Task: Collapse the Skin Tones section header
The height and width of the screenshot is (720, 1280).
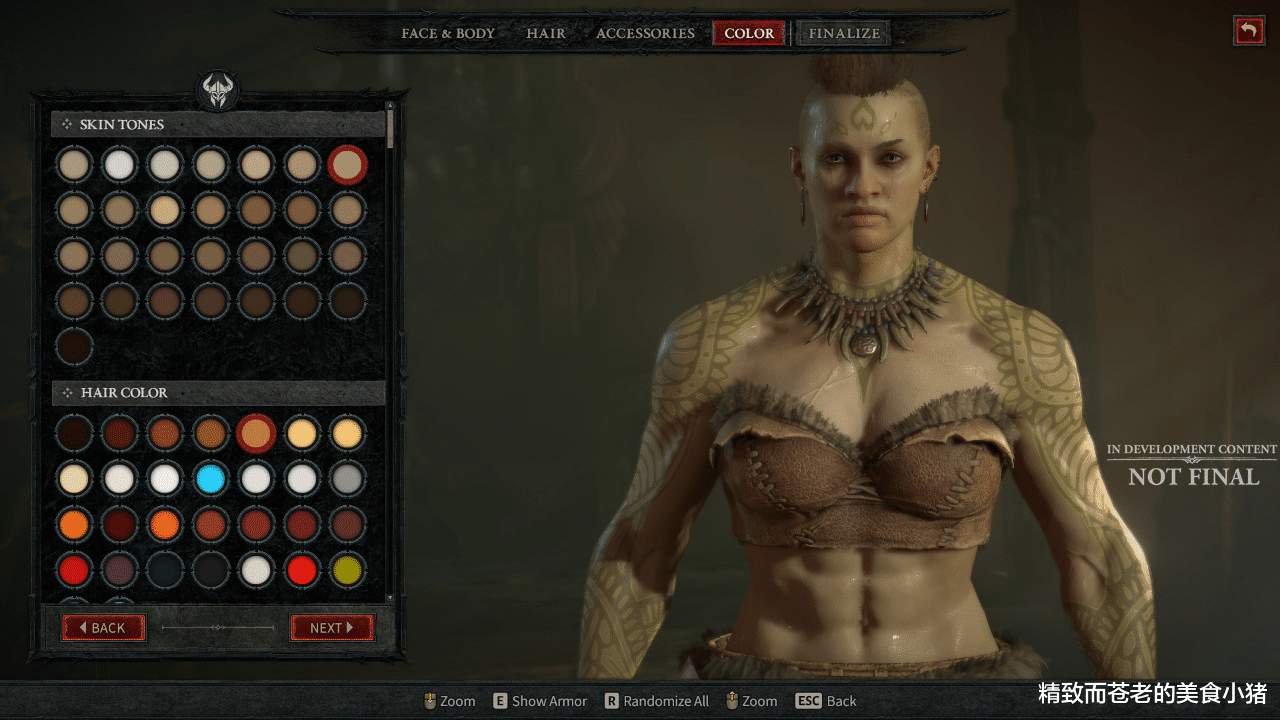Action: point(218,124)
